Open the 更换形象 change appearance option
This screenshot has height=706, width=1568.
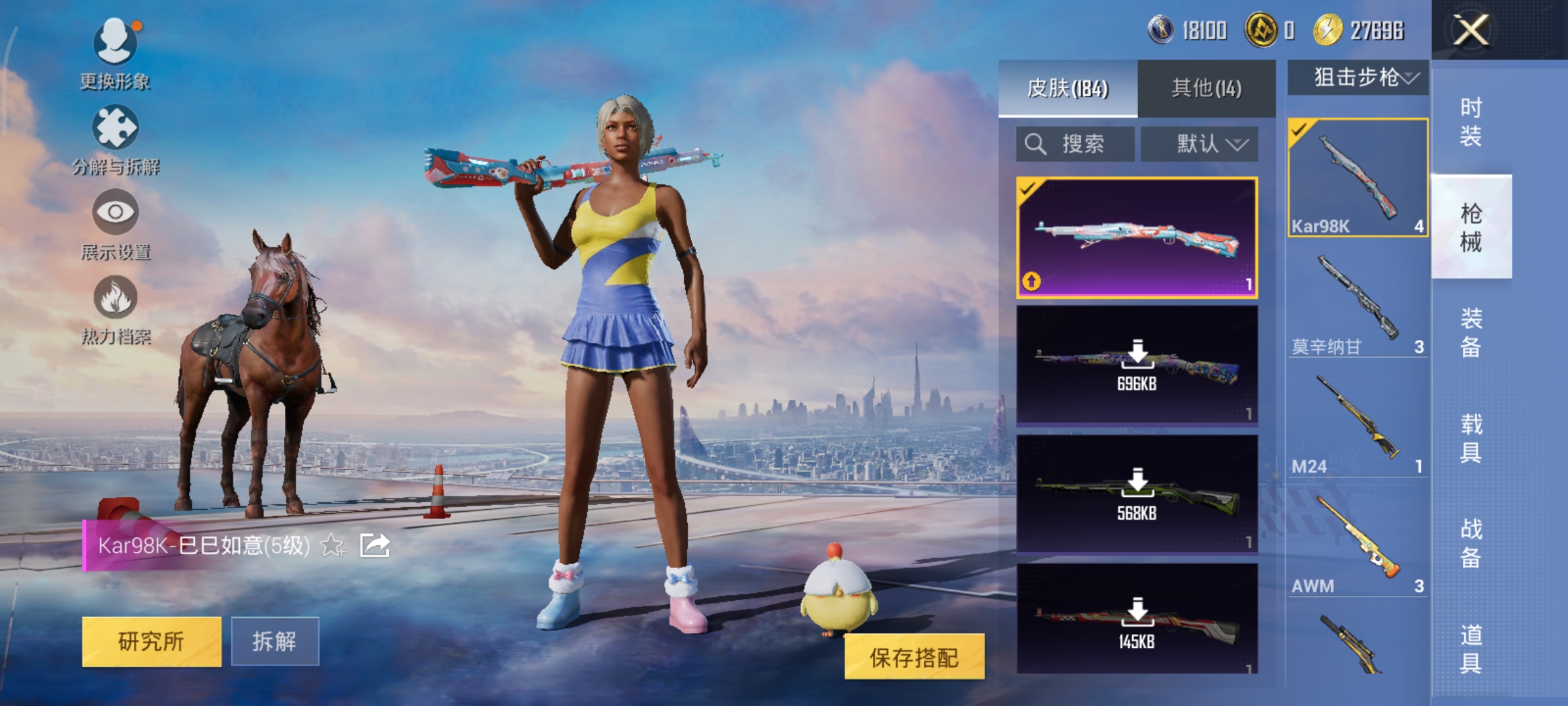click(x=116, y=54)
